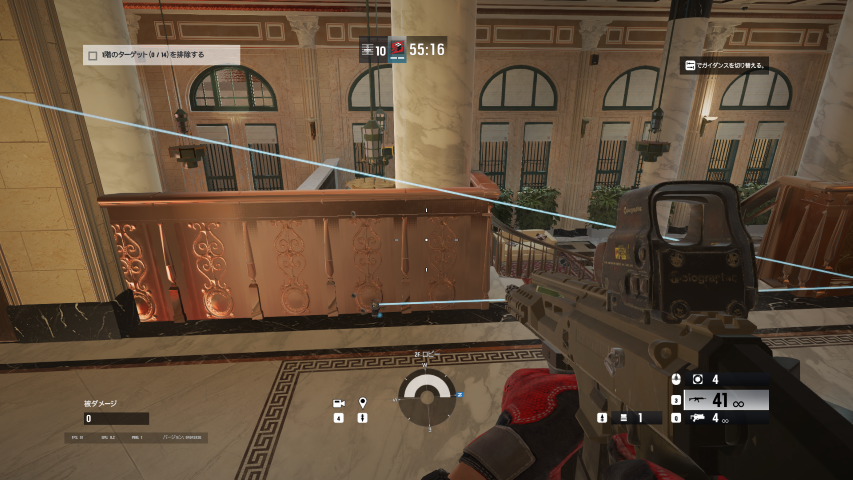Select the primary assault rifle weapon slot
The height and width of the screenshot is (480, 853).
coord(722,400)
